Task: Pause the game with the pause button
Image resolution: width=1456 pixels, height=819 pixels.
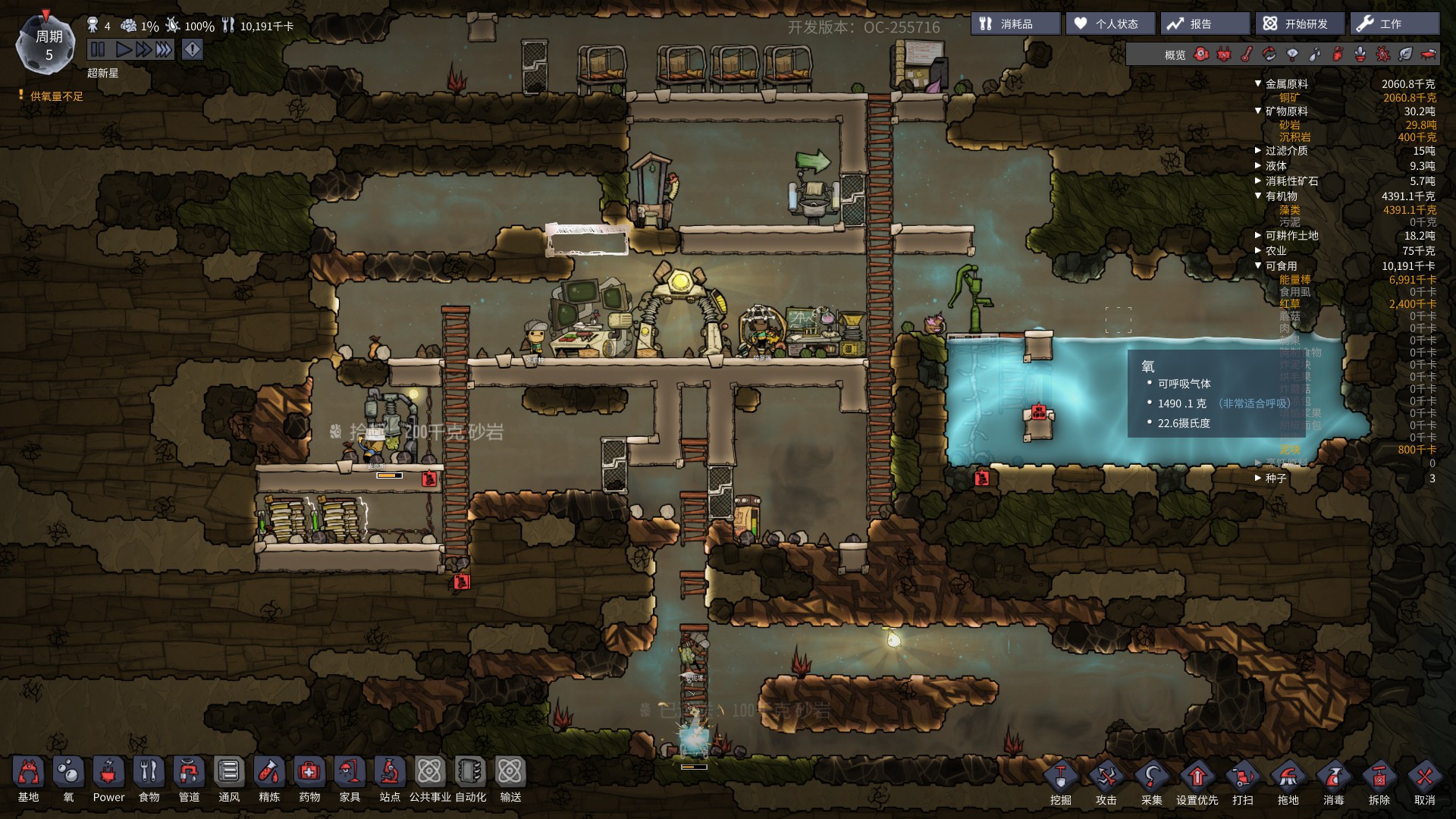Action: coord(98,50)
